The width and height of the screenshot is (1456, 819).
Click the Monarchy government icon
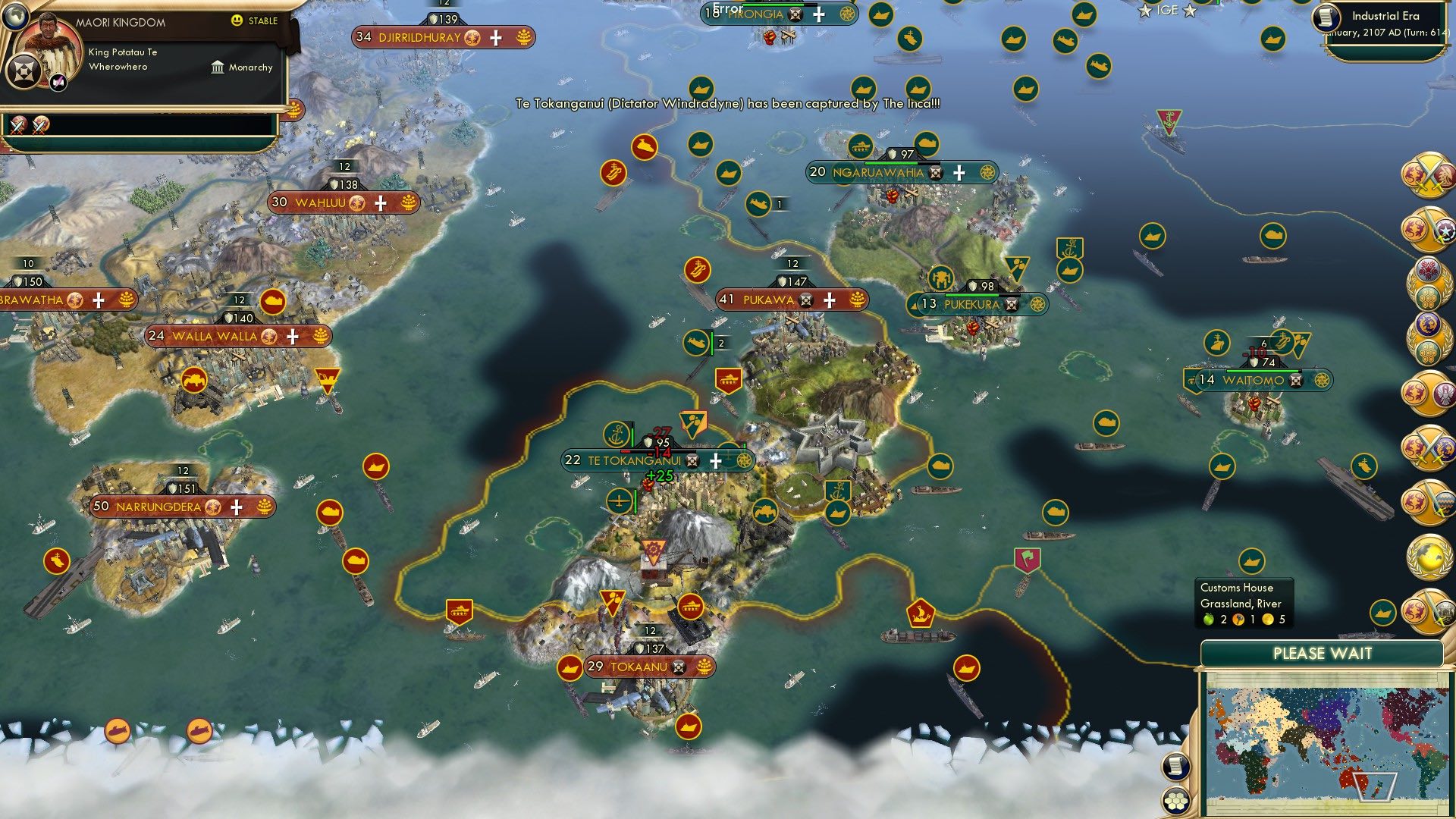(218, 67)
